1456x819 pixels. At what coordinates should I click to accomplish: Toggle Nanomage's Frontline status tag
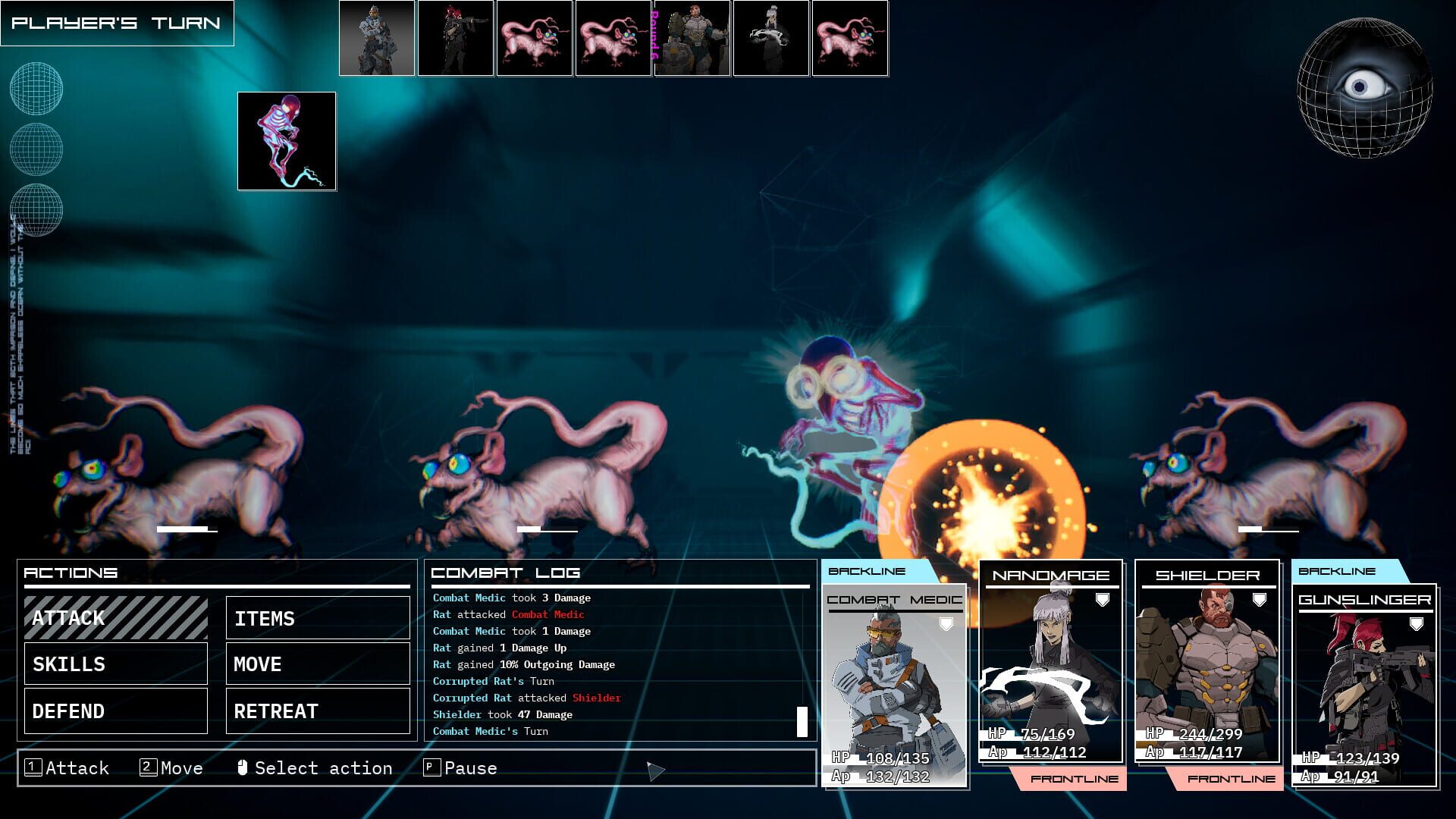1074,779
